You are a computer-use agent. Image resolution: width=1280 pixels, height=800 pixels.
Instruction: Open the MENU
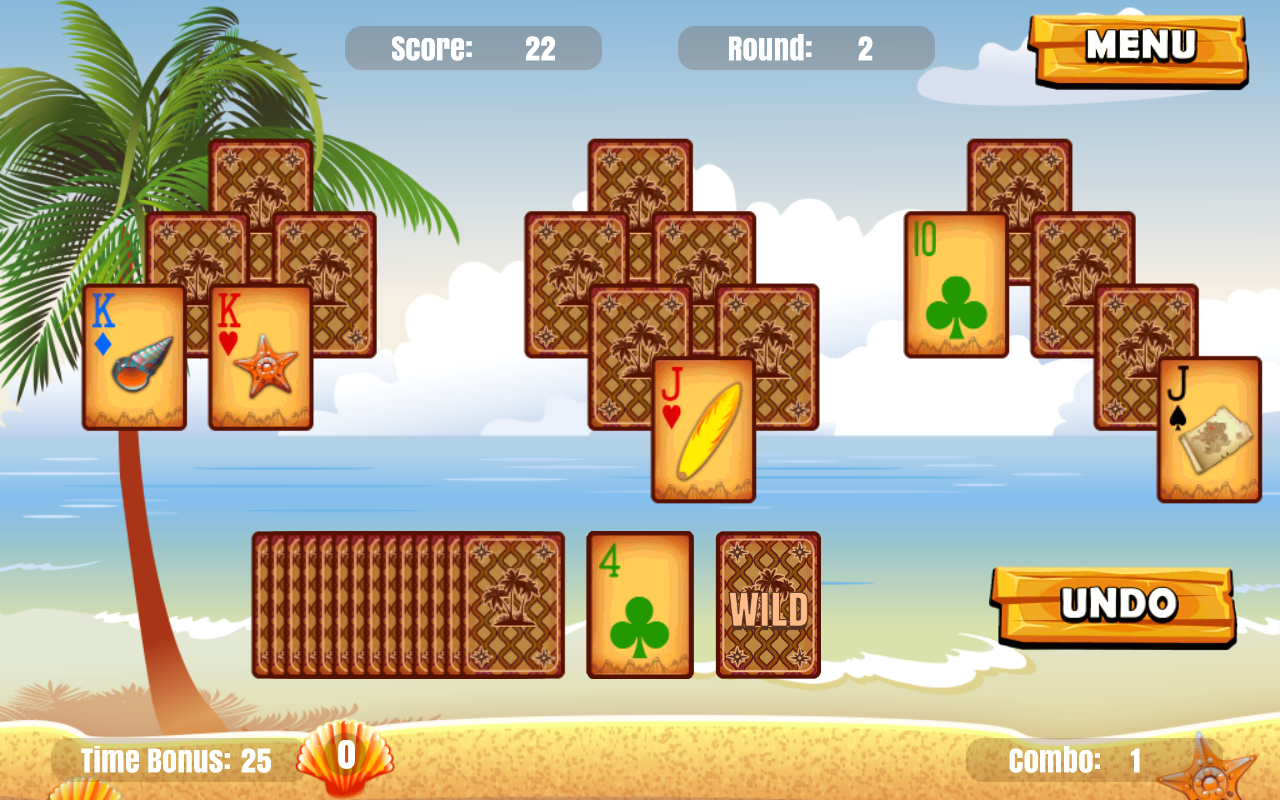1140,45
